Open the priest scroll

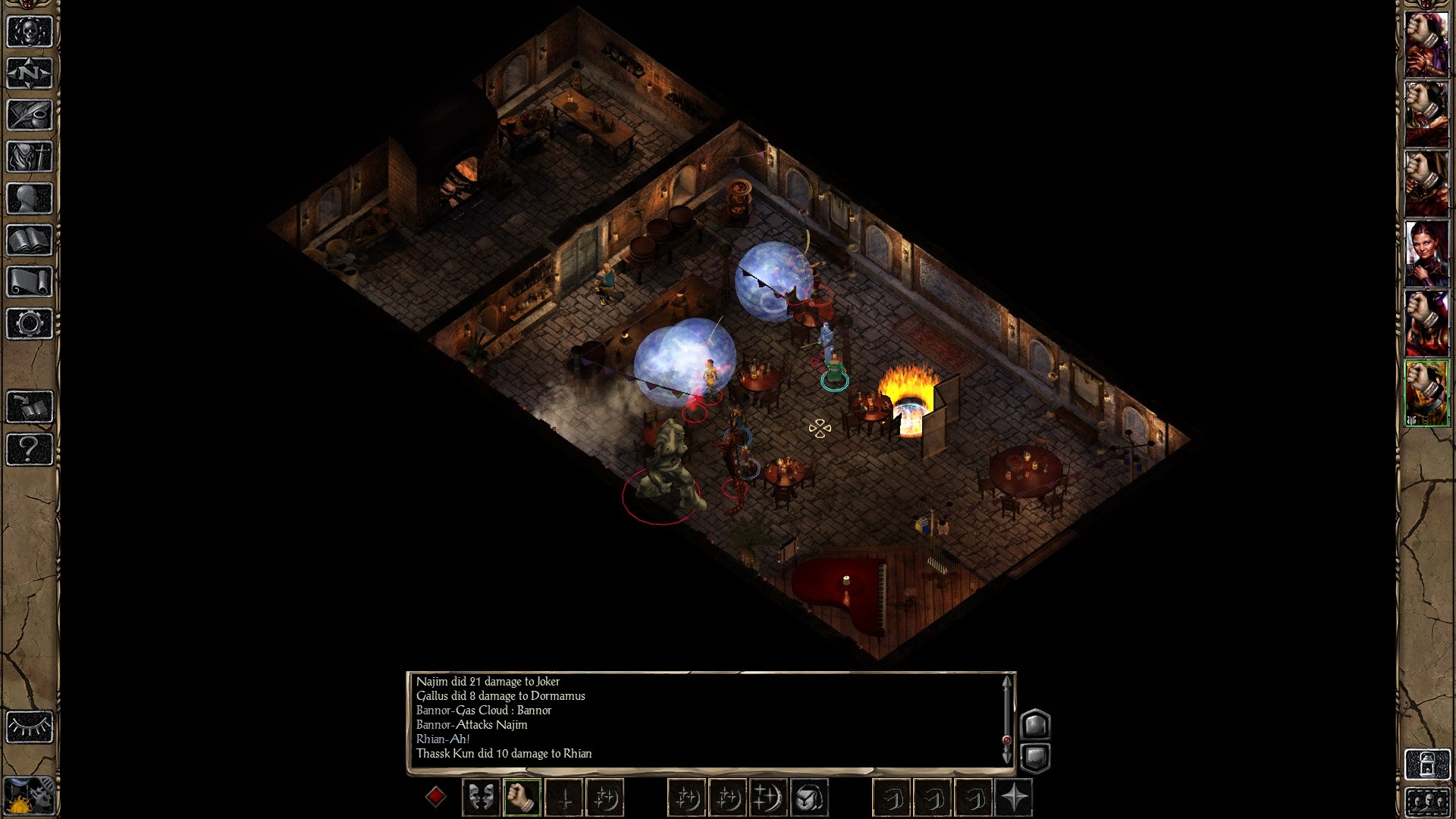coord(30,282)
